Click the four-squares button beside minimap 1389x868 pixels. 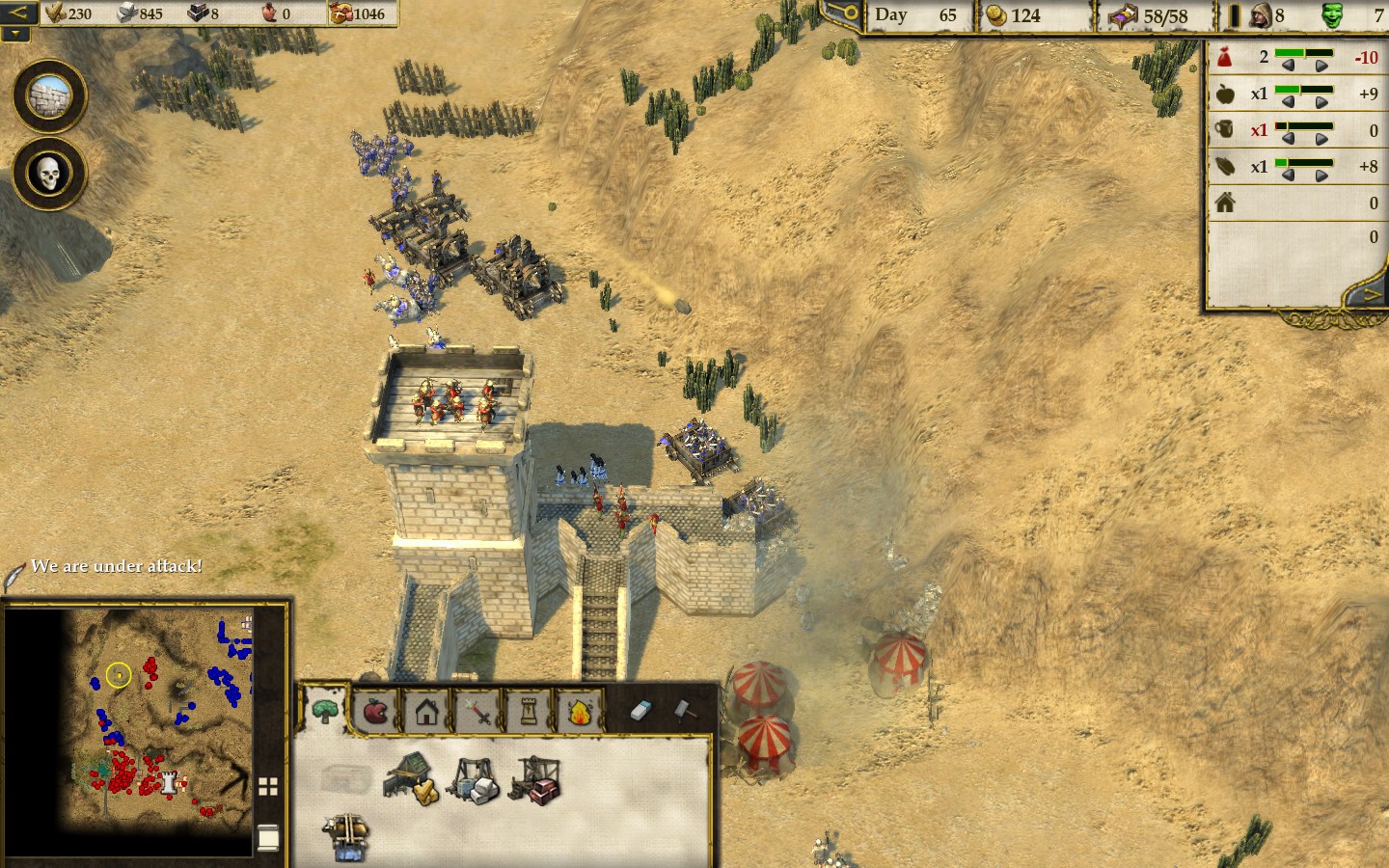(268, 787)
